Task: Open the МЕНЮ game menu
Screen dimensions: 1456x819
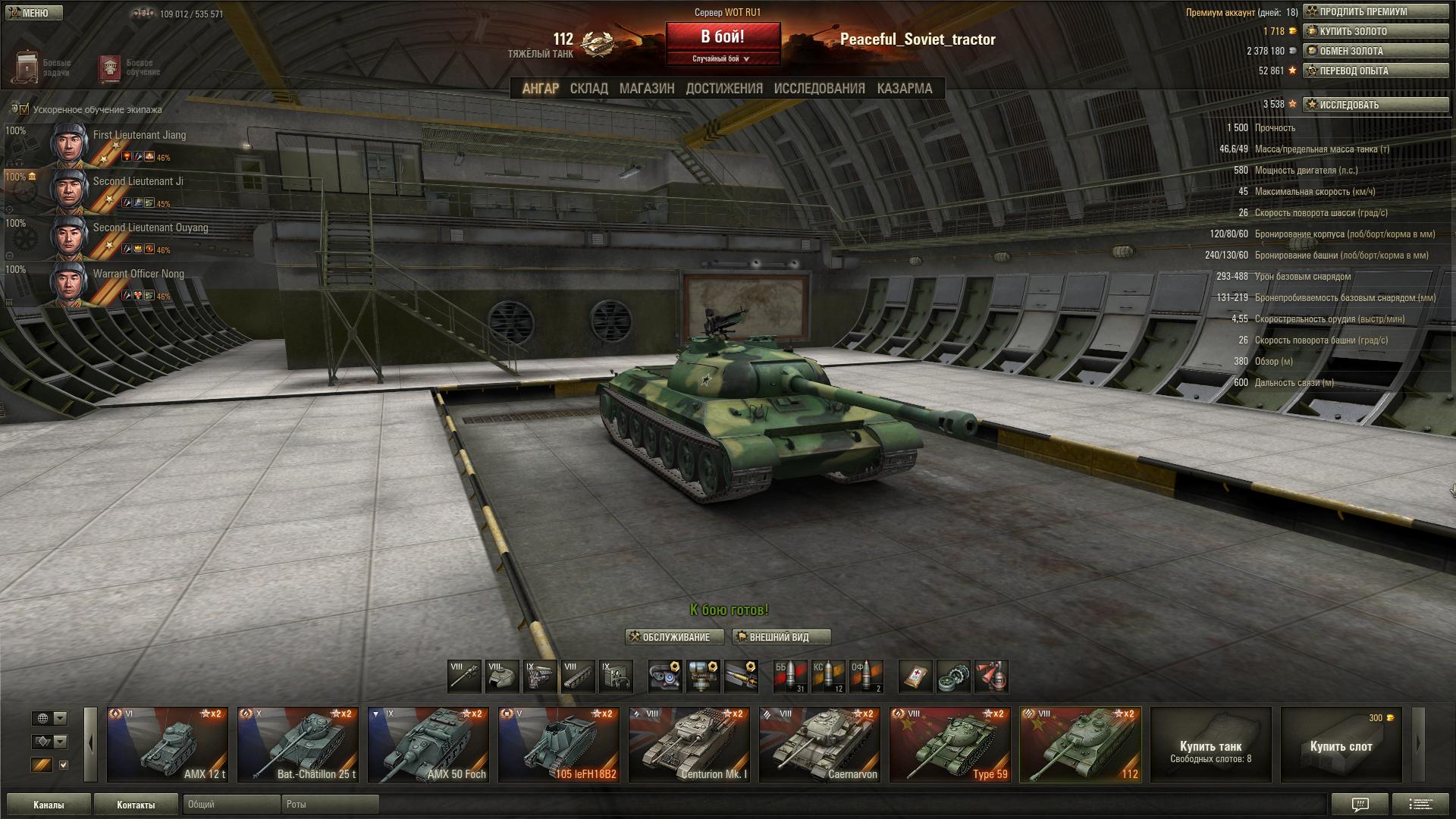Action: 34,13
